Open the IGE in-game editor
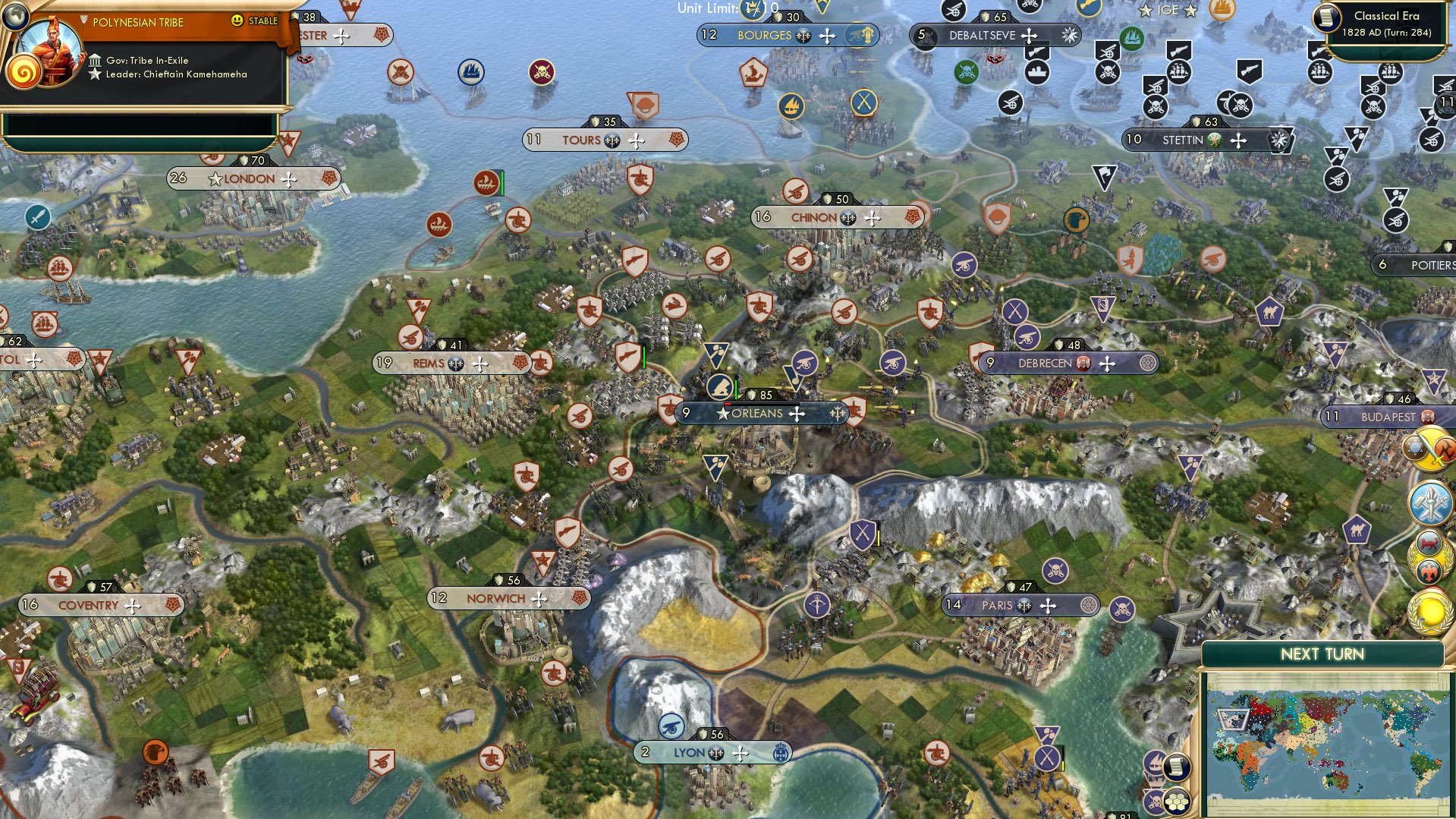 point(1168,10)
